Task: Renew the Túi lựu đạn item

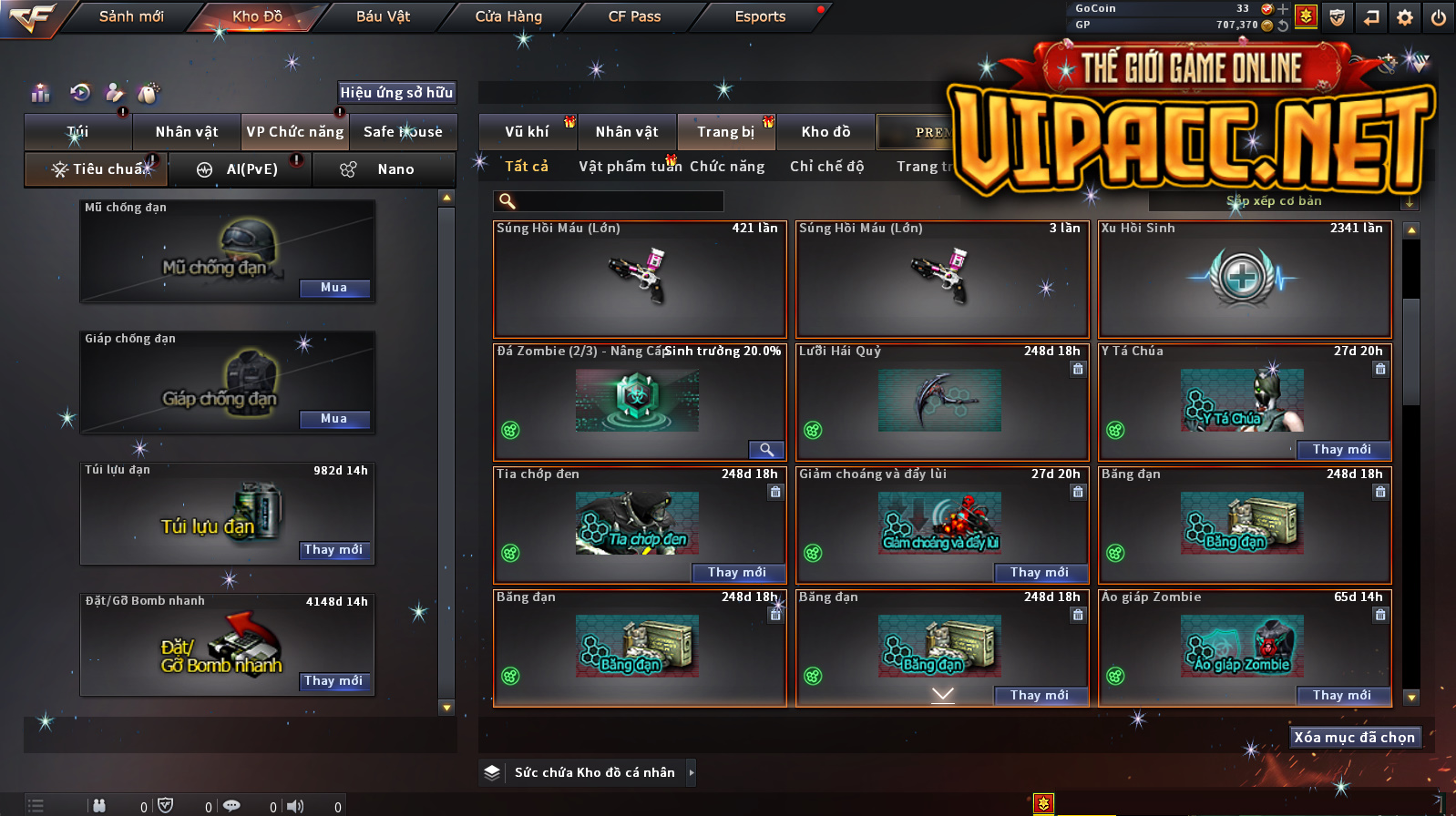Action: pyautogui.click(x=334, y=550)
